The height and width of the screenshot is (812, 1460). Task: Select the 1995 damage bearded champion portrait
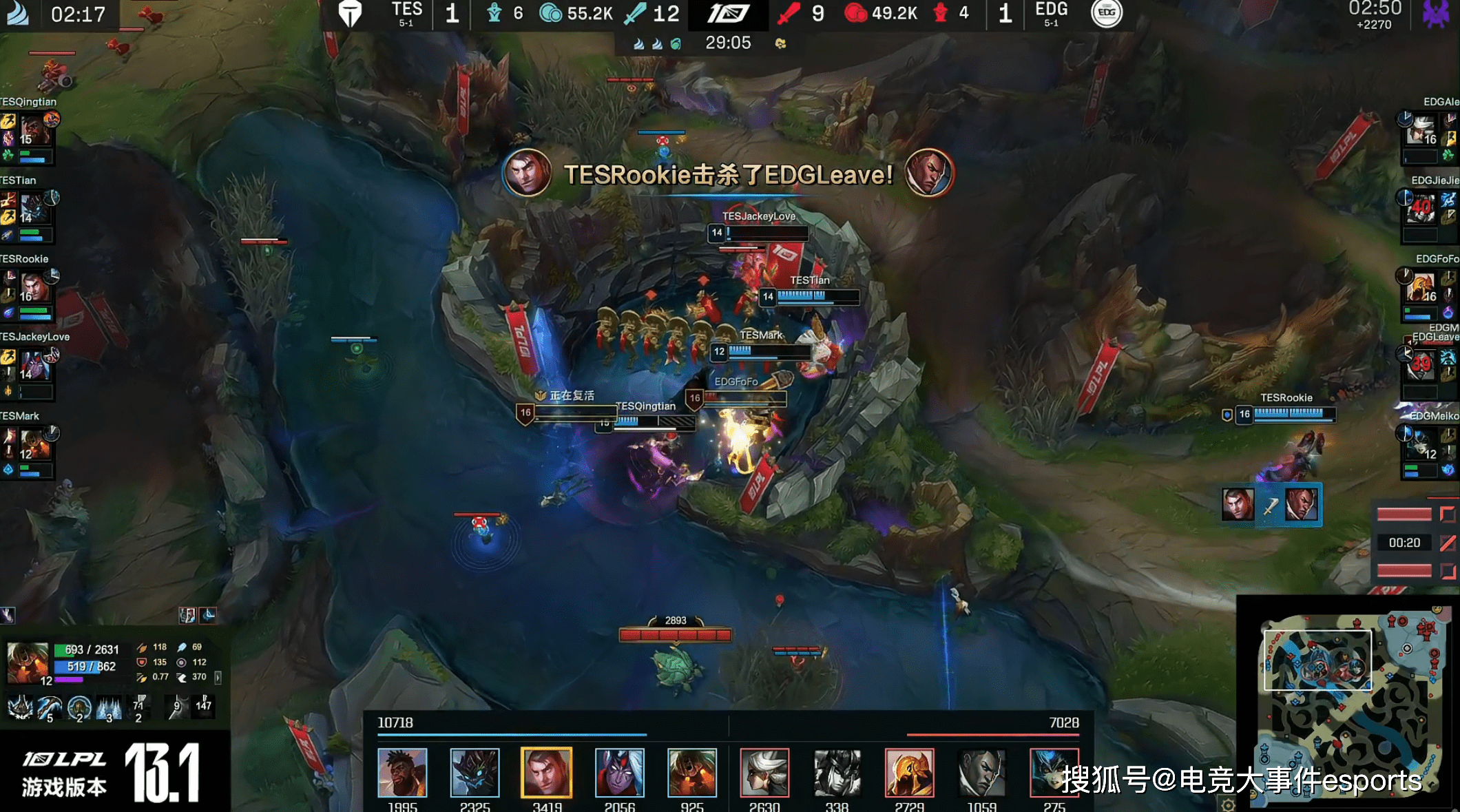click(x=402, y=772)
